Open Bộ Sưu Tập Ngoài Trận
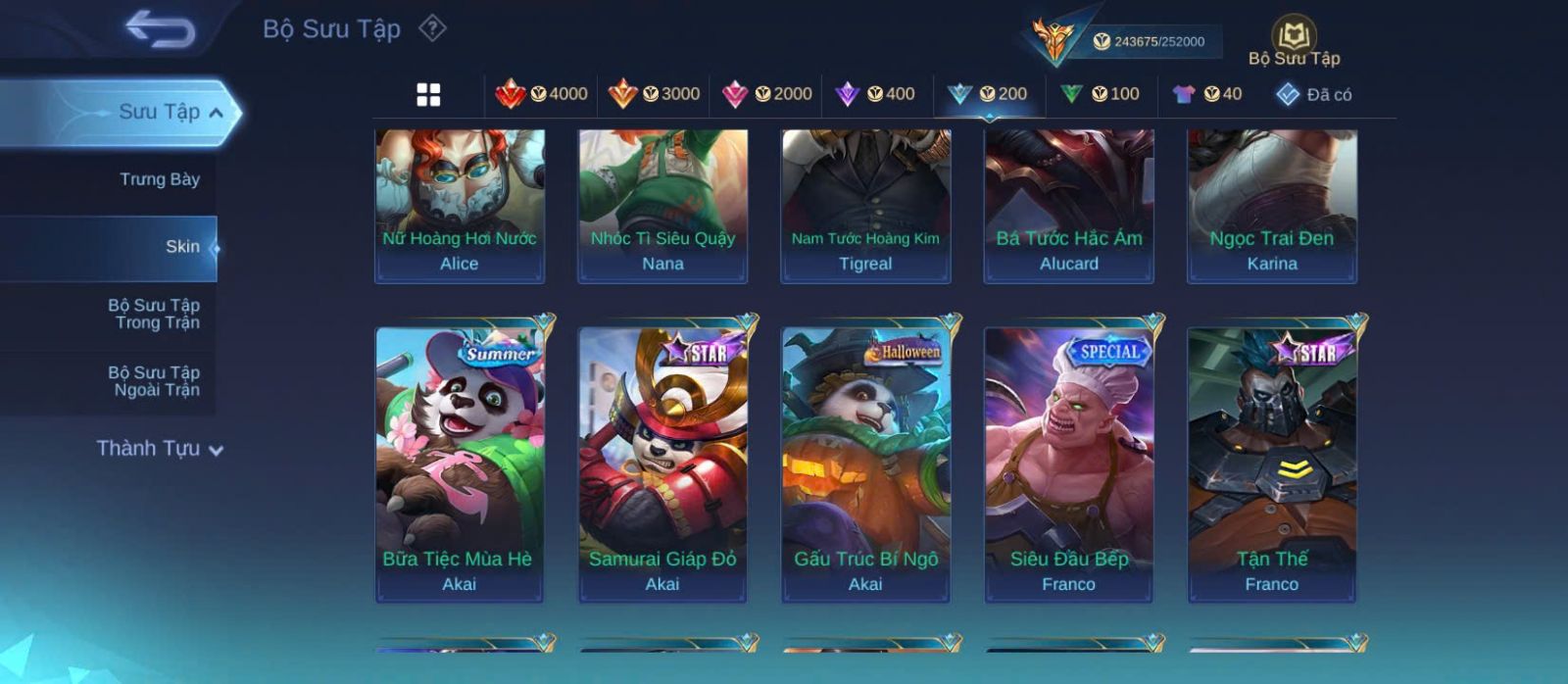This screenshot has width=1568, height=684. 155,381
